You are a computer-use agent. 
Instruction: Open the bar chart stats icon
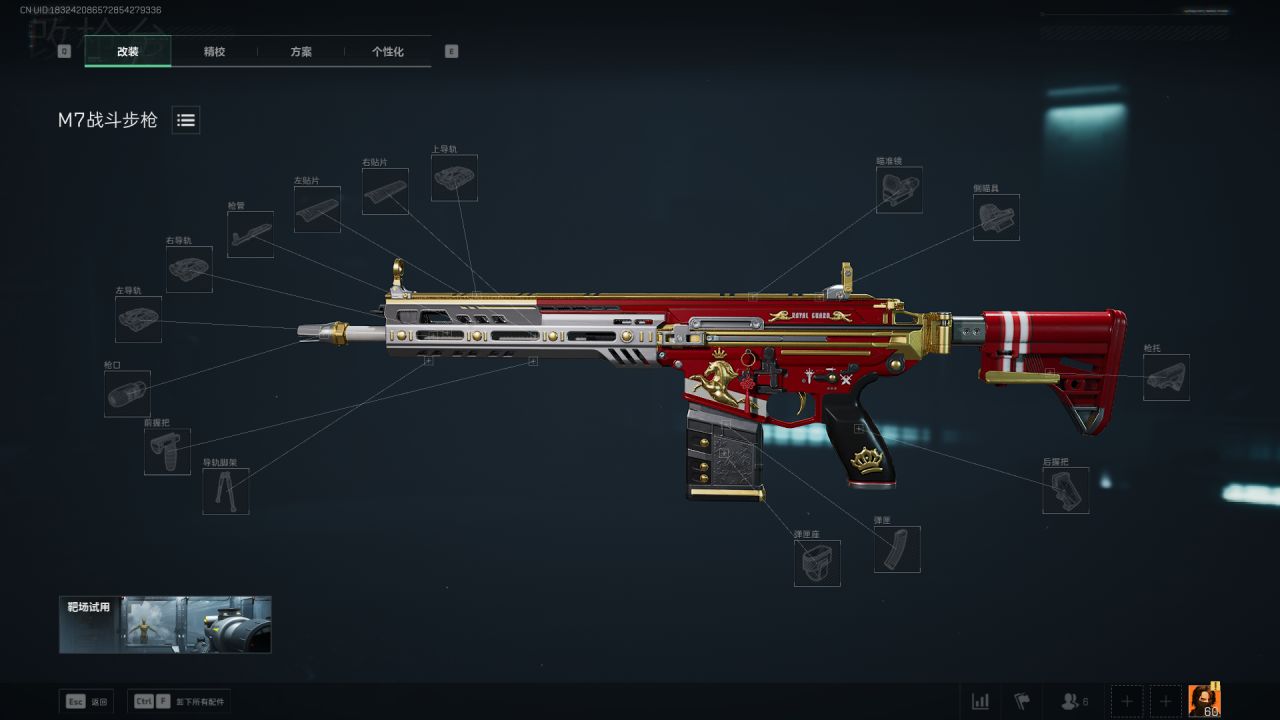coord(981,701)
